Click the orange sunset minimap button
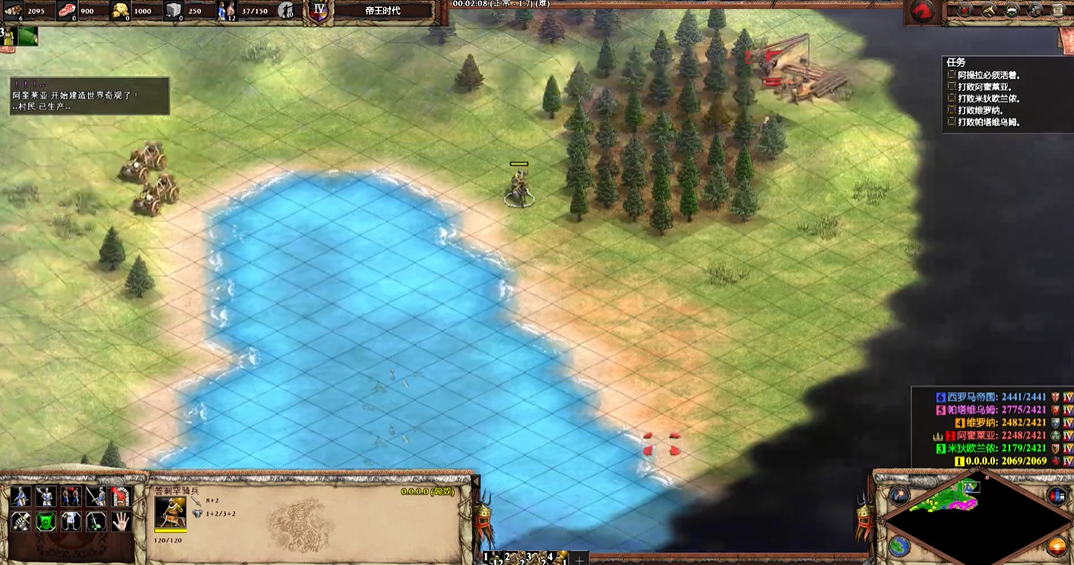1074x565 pixels. [x=1057, y=546]
